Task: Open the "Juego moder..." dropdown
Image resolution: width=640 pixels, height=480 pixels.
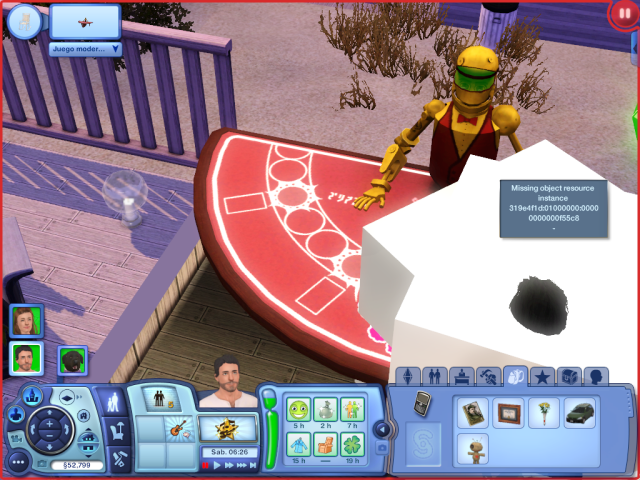Action: point(85,48)
